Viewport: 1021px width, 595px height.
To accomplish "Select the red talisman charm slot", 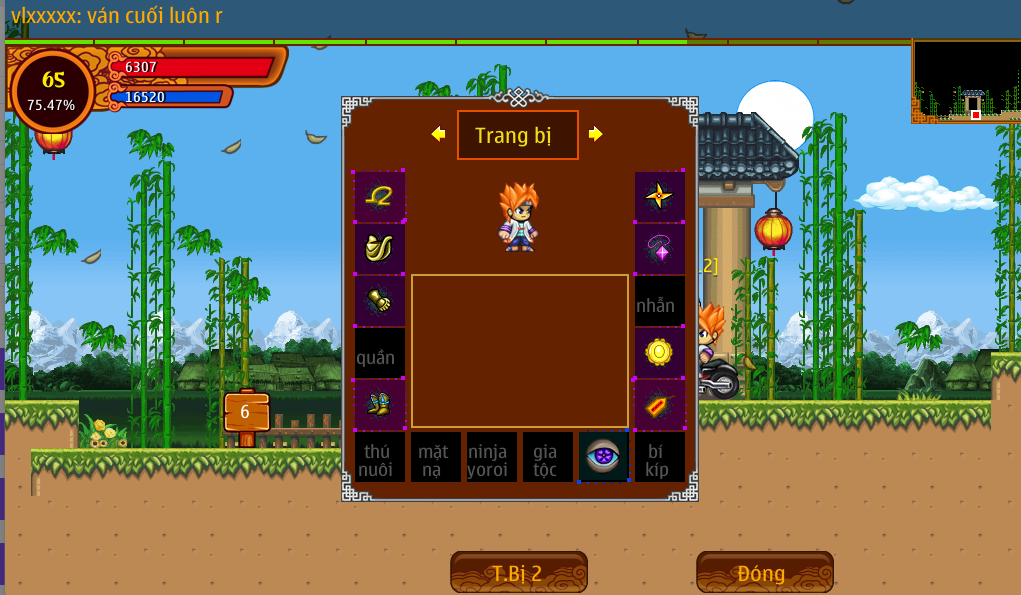I will 660,405.
